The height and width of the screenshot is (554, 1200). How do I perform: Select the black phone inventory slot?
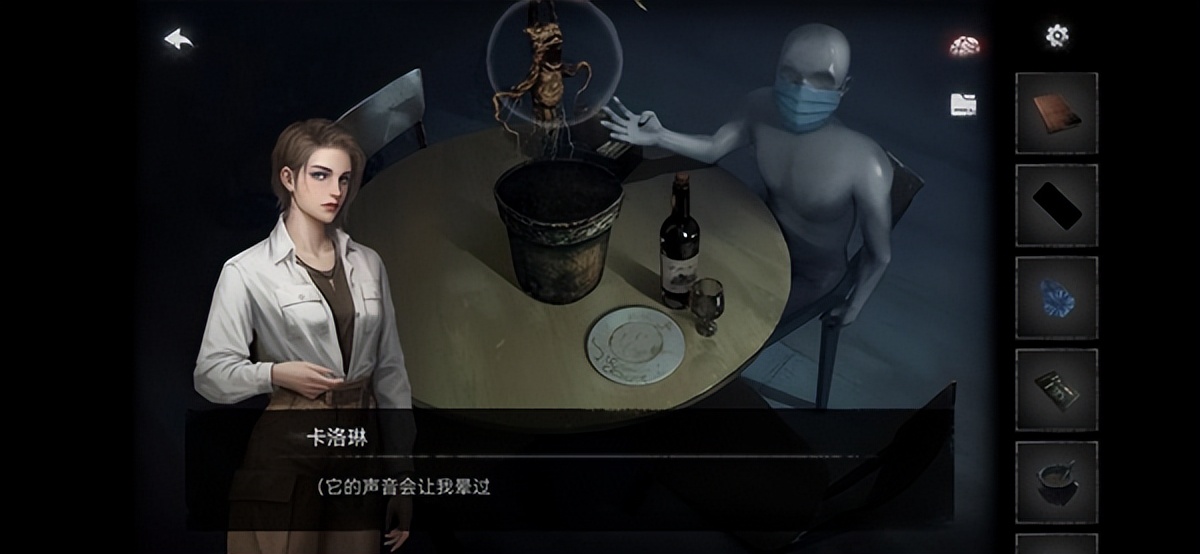(x=1056, y=205)
